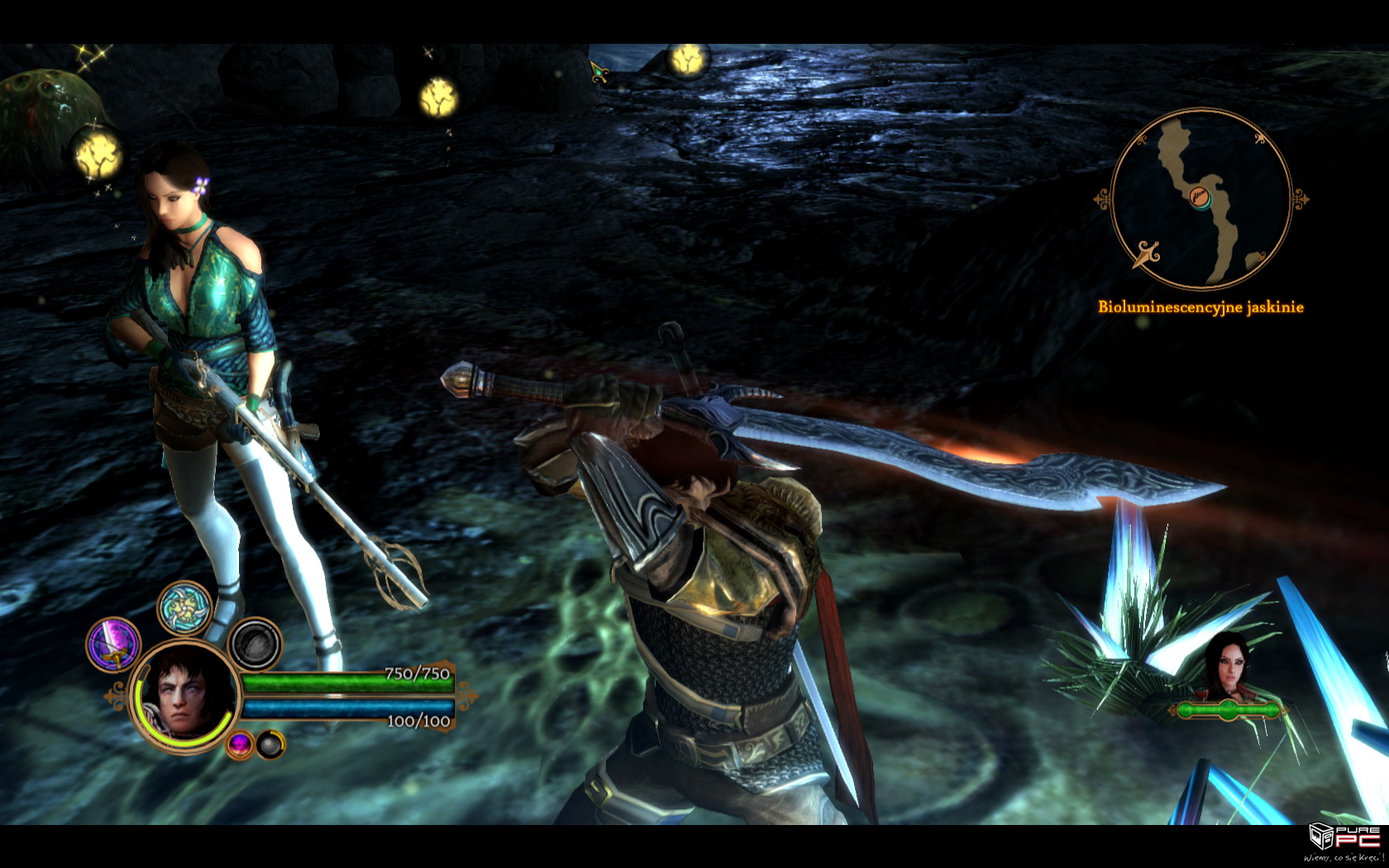Select the gray locked ability slot
Viewport: 1389px width, 868px height.
[255, 645]
